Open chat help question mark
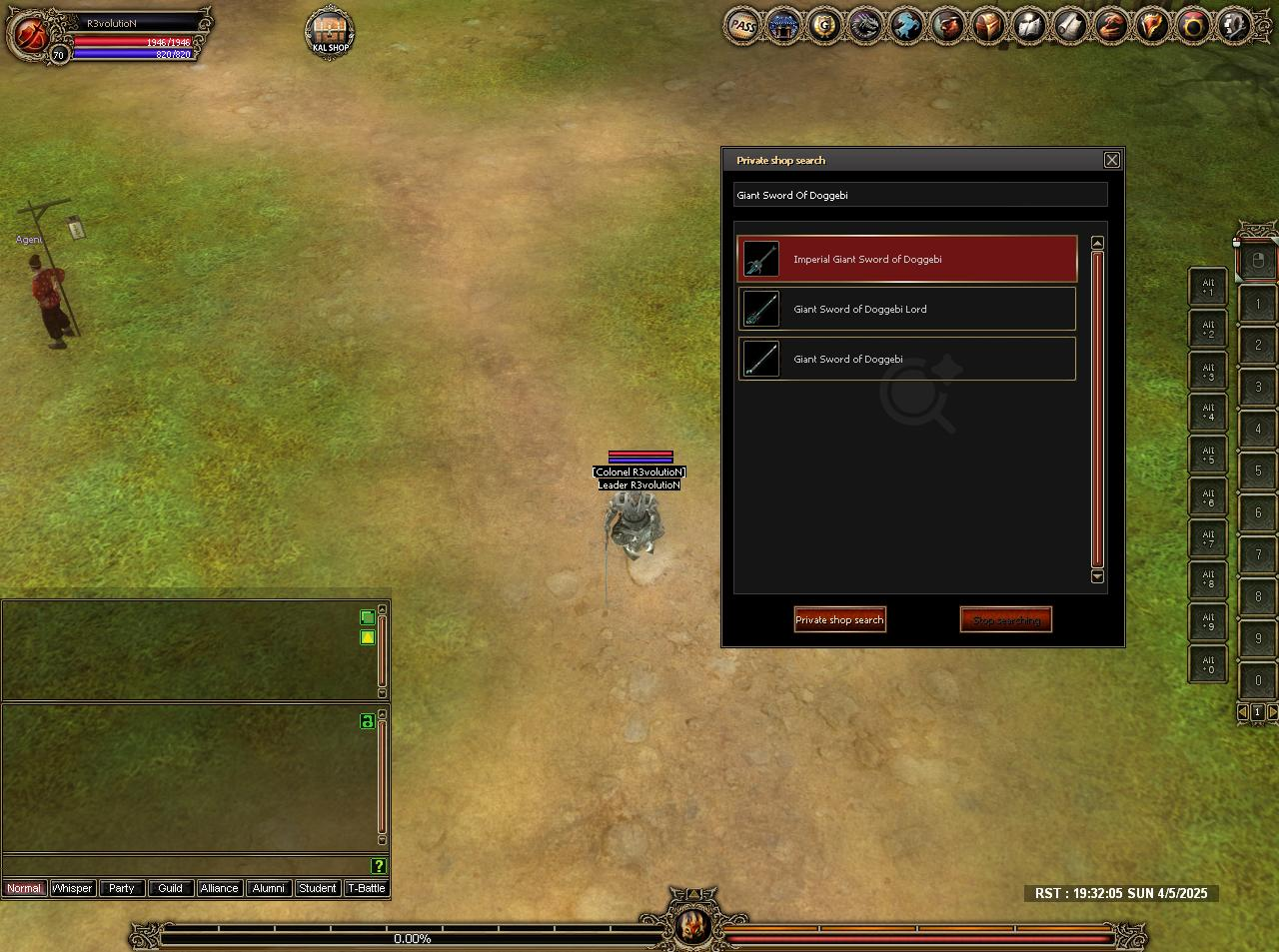 [x=378, y=866]
